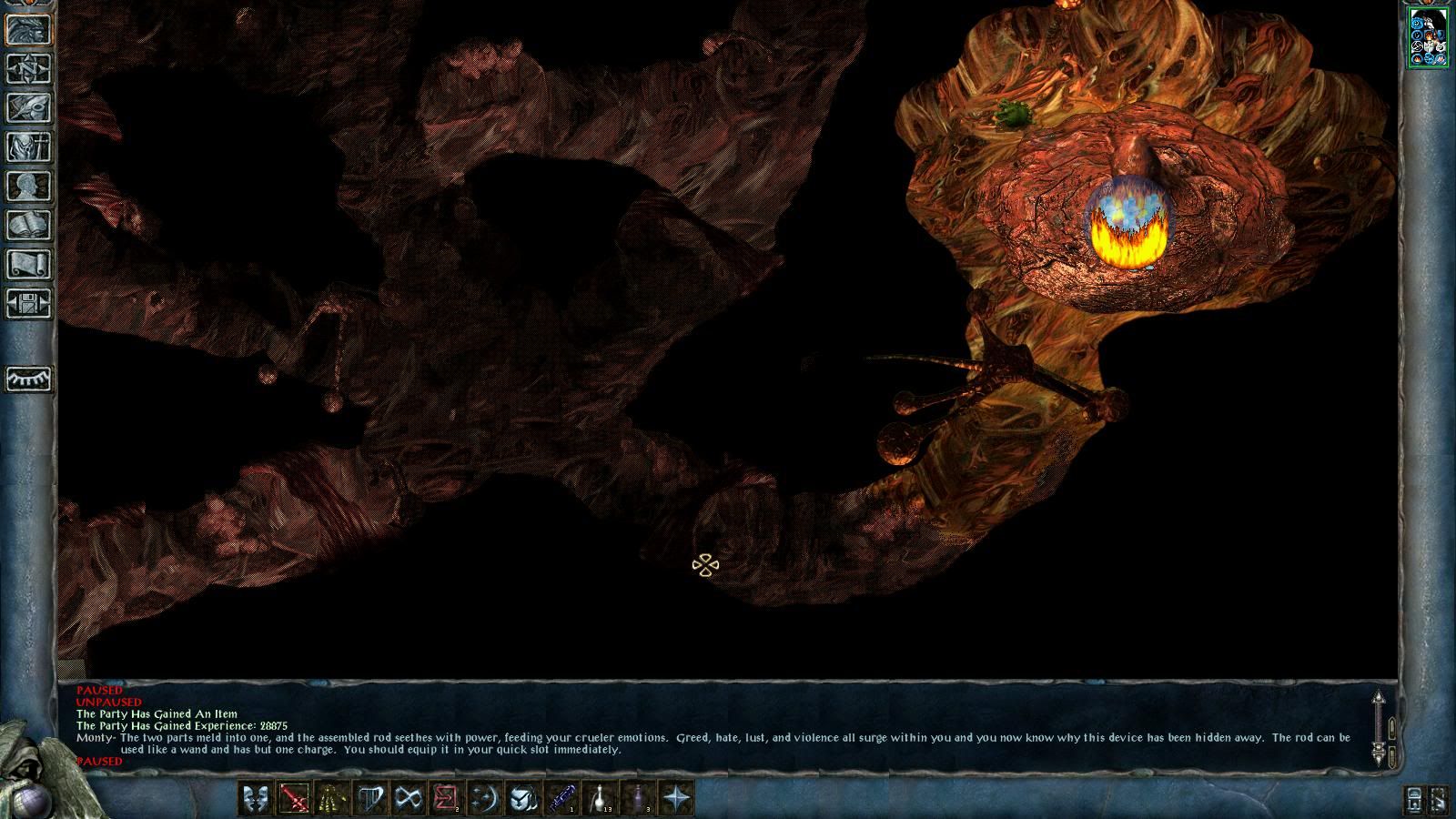Open the inventory armor and sword button
Viewport: 1456px width, 819px height.
(28, 147)
